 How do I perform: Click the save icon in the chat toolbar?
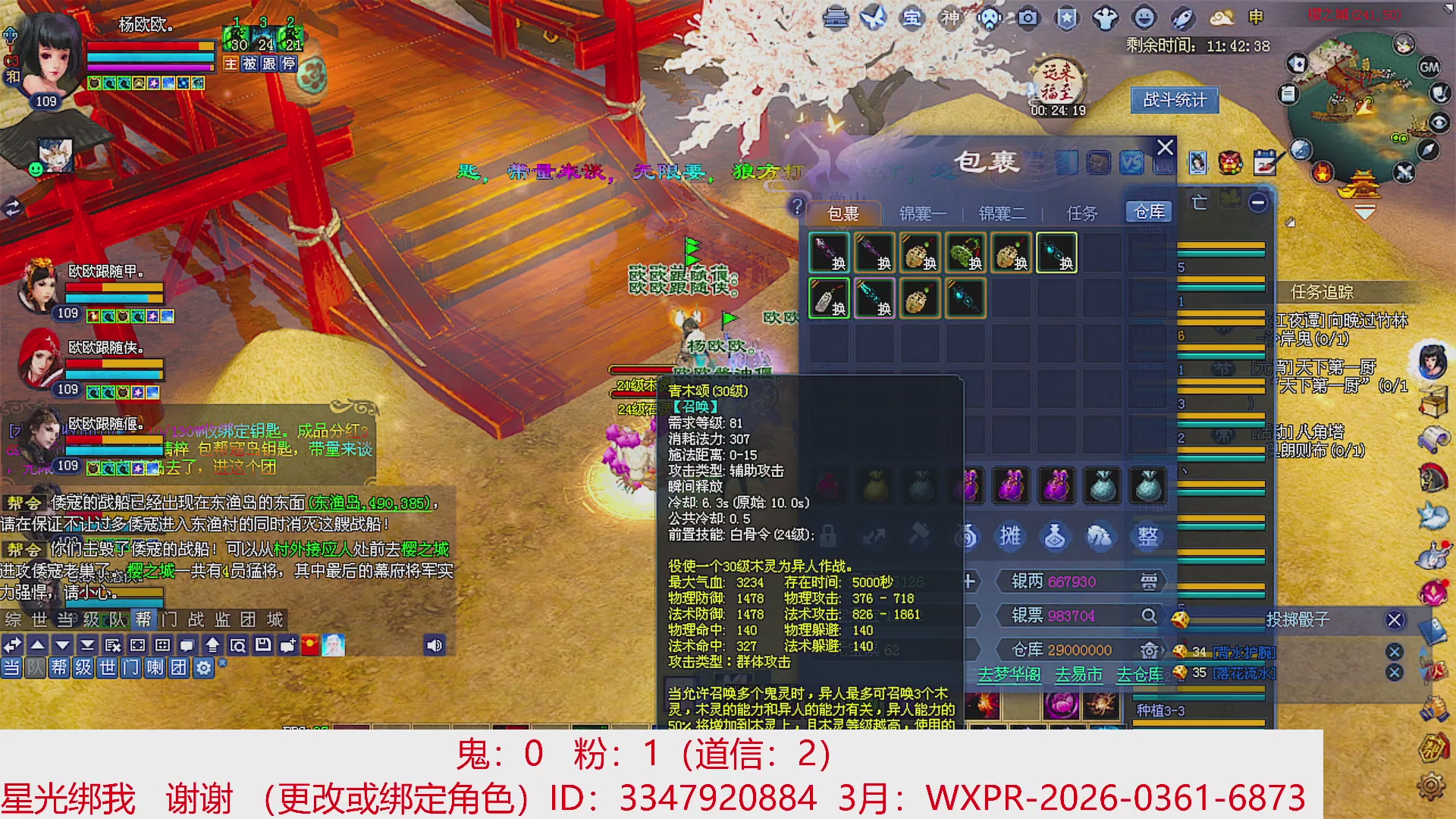pos(263,645)
